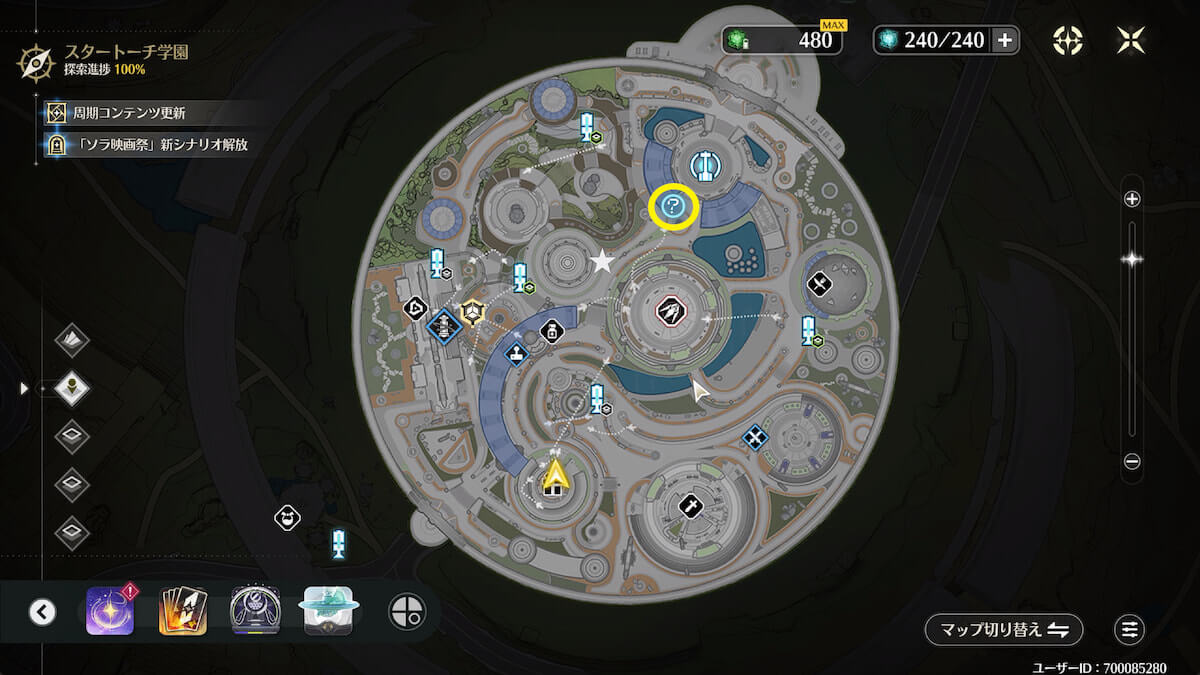1200x675 pixels.
Task: Select the yellow arrow player location marker
Action: (x=556, y=473)
